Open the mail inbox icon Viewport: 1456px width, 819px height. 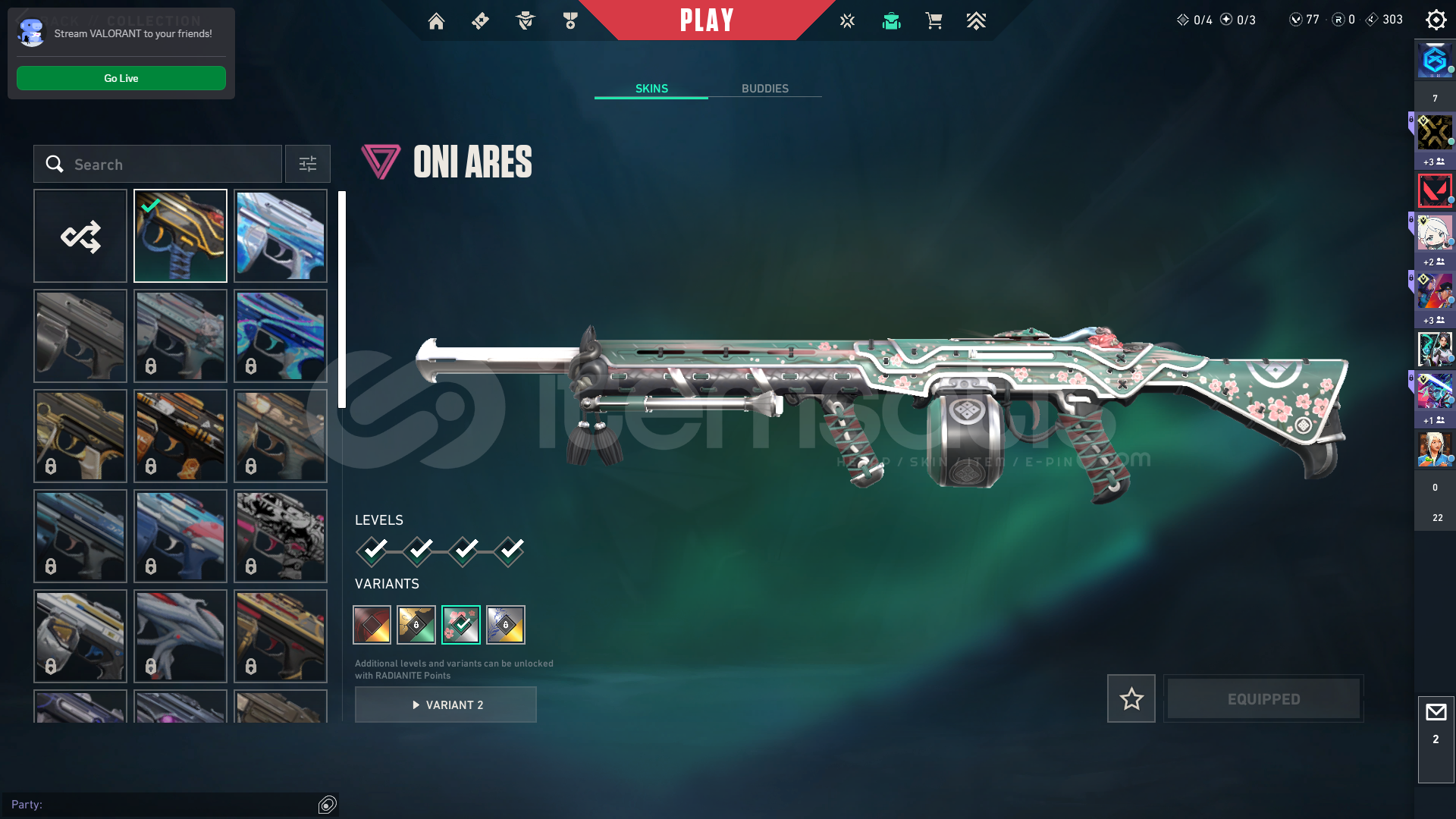pyautogui.click(x=1436, y=713)
